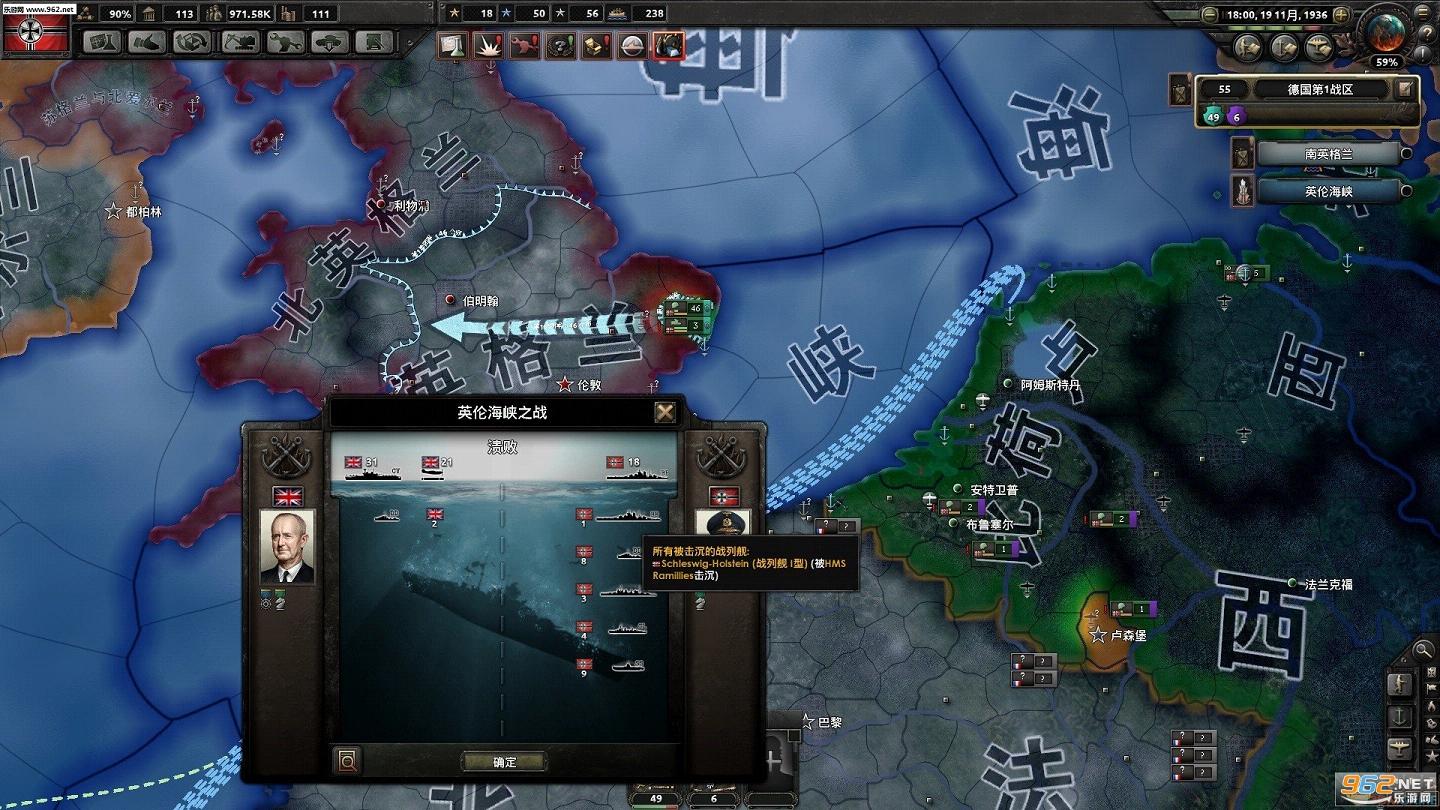Confirm the battle result with 确定

505,762
